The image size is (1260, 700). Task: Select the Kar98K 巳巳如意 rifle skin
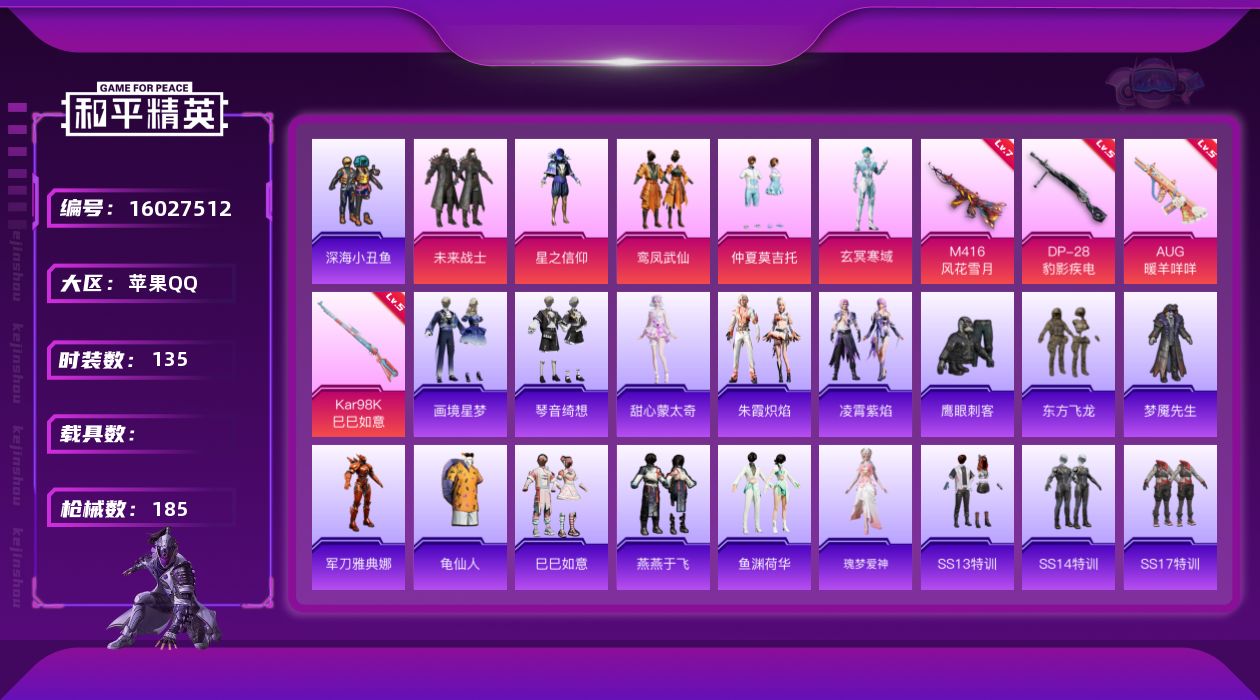click(x=358, y=364)
